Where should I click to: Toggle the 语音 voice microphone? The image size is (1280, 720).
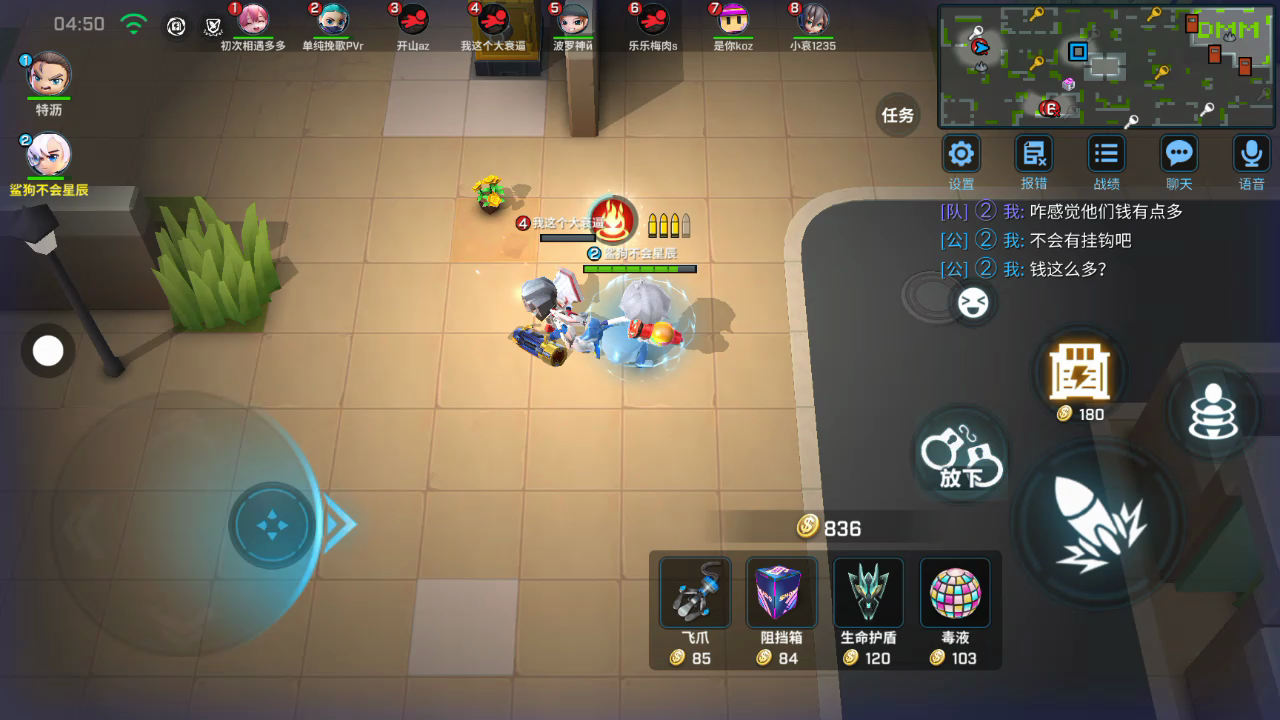coord(1251,154)
